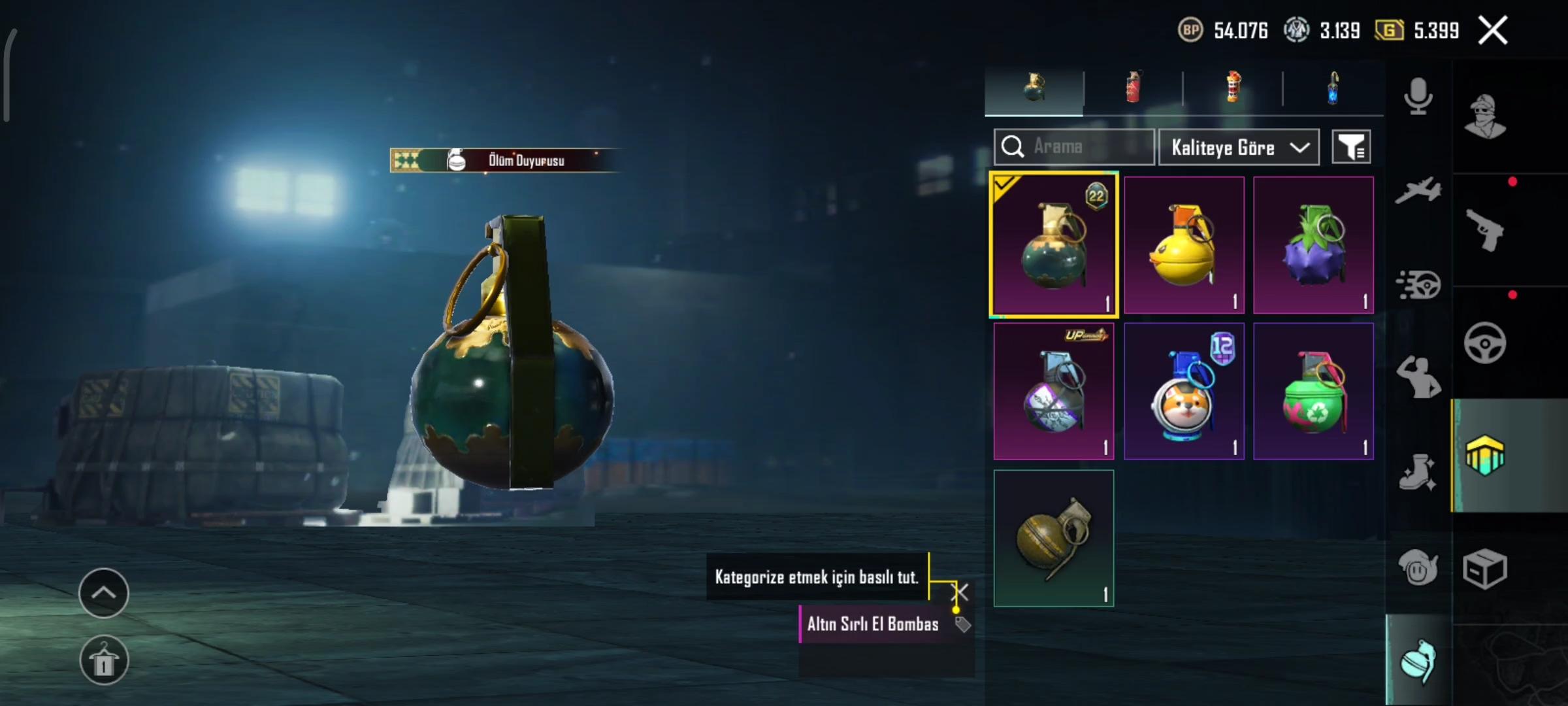Select the yellow duck grenade skin
This screenshot has width=1568, height=706.
pyautogui.click(x=1183, y=245)
